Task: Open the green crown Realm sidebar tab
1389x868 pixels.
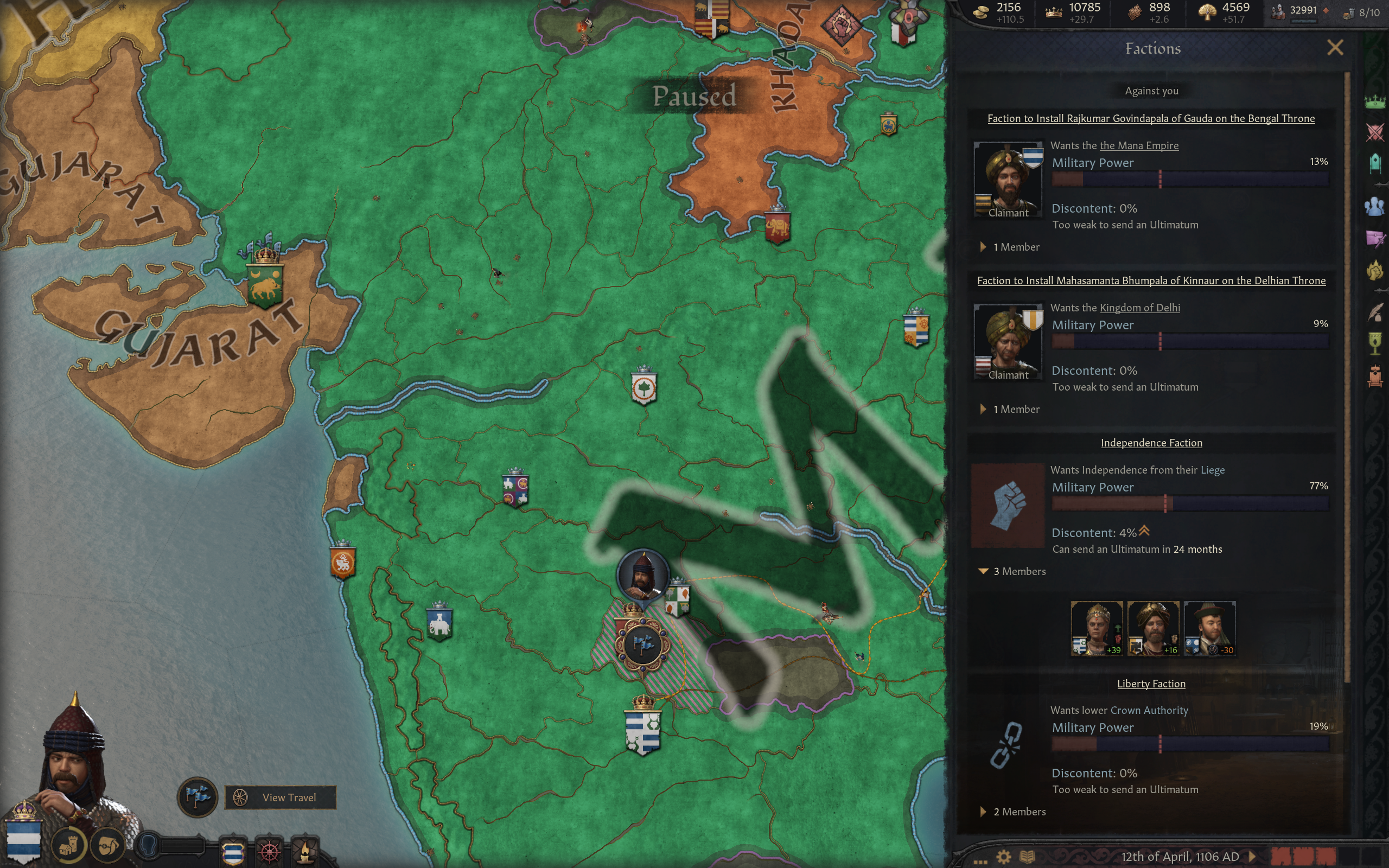Action: (1375, 102)
